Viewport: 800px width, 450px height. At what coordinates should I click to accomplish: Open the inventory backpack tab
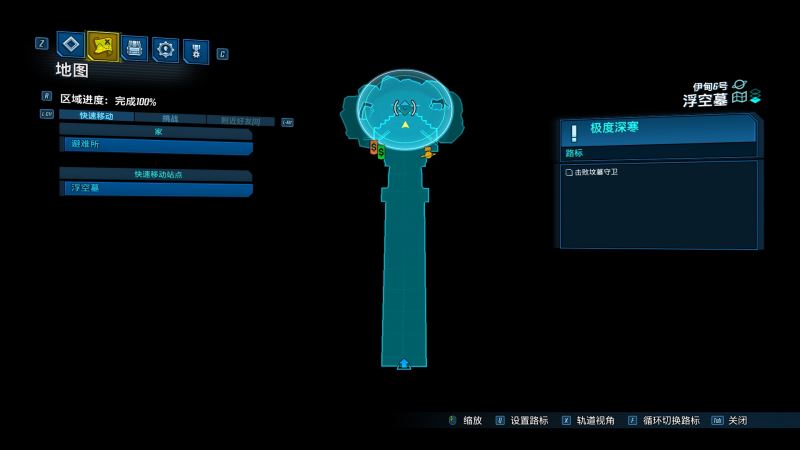(x=134, y=47)
